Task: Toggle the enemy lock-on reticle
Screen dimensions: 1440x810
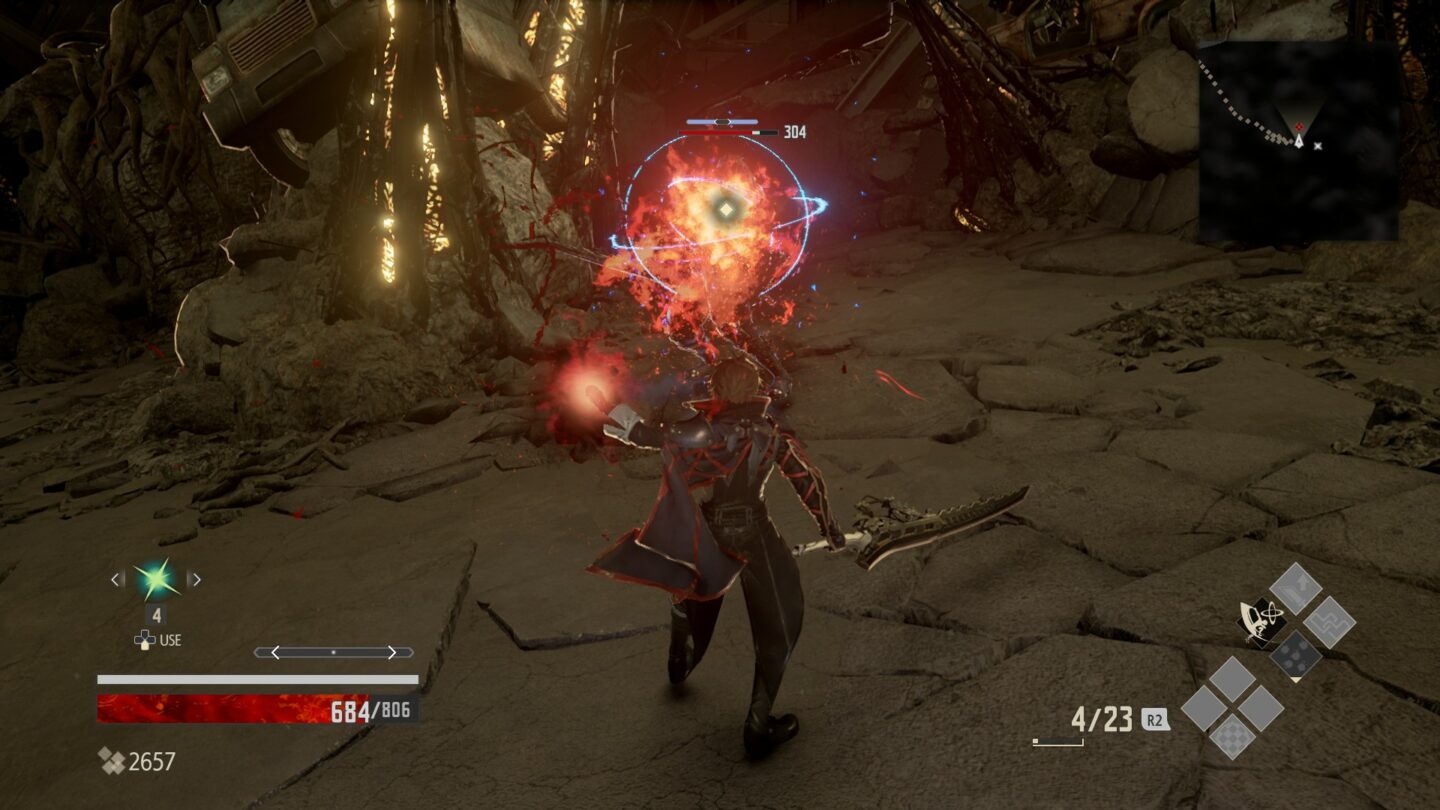Action: (x=724, y=207)
